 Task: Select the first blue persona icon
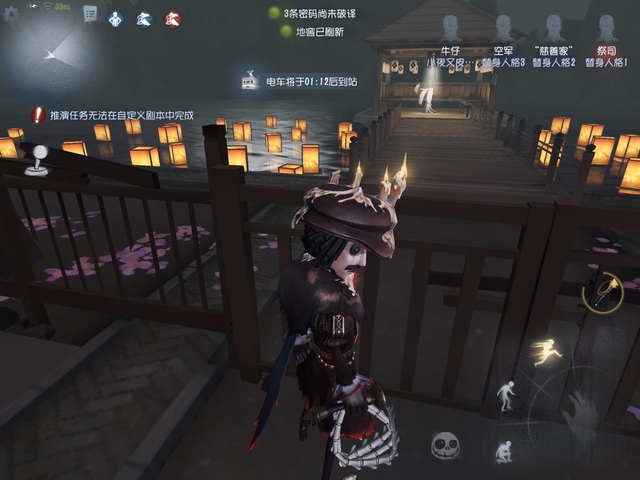(116, 17)
